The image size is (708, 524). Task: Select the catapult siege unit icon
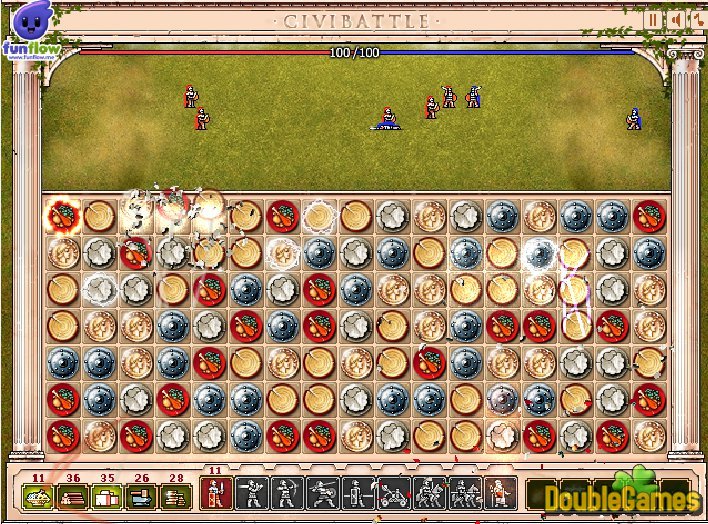pyautogui.click(x=393, y=493)
